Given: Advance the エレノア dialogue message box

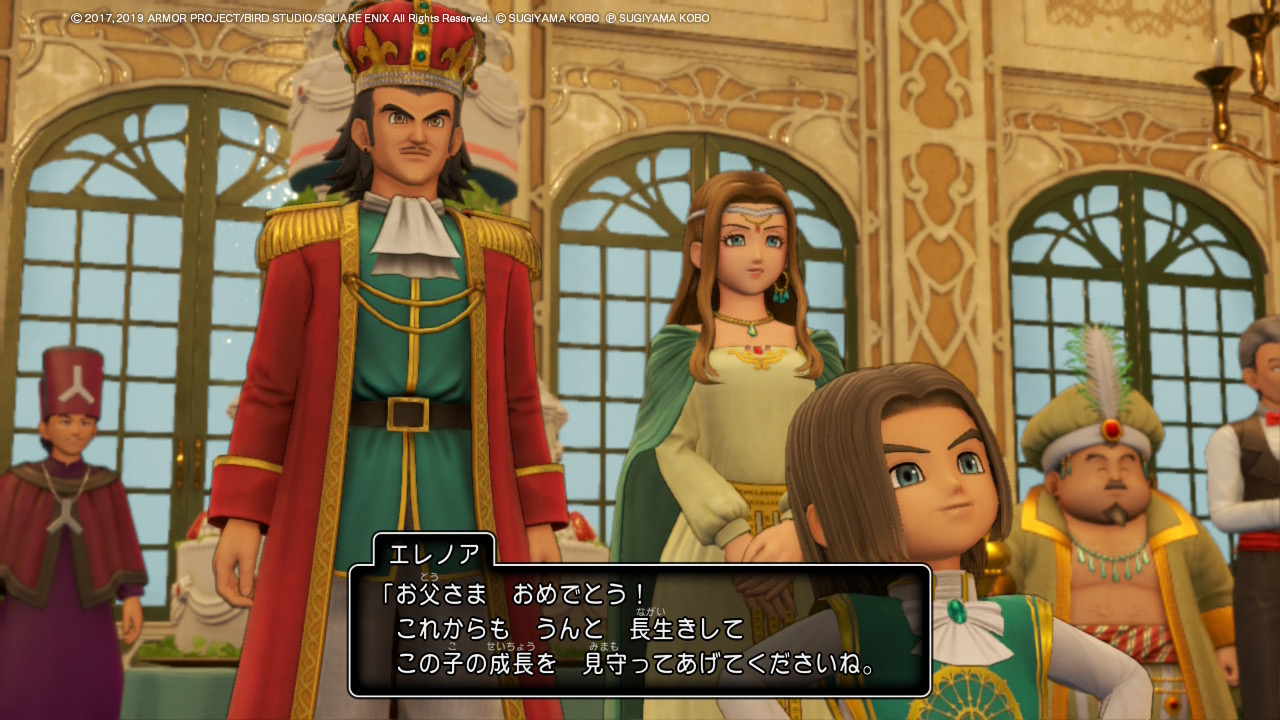Looking at the screenshot, I should [x=639, y=630].
